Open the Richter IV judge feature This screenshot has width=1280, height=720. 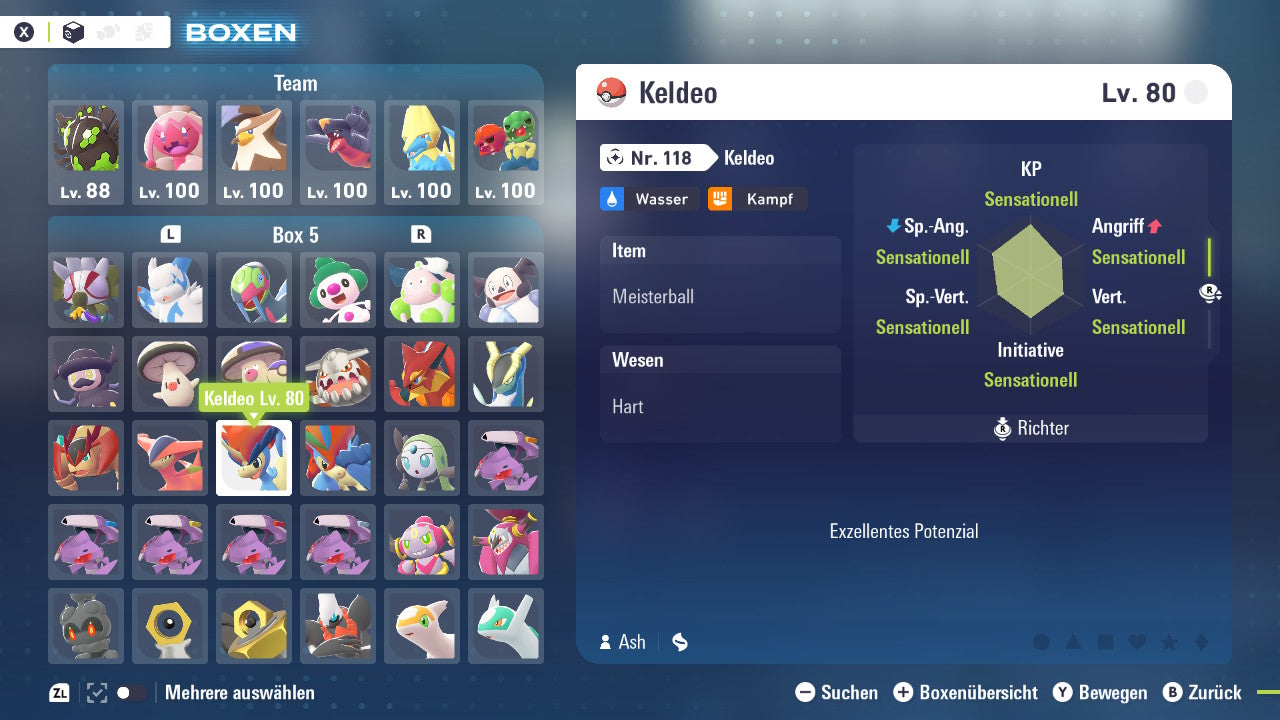[x=1030, y=428]
